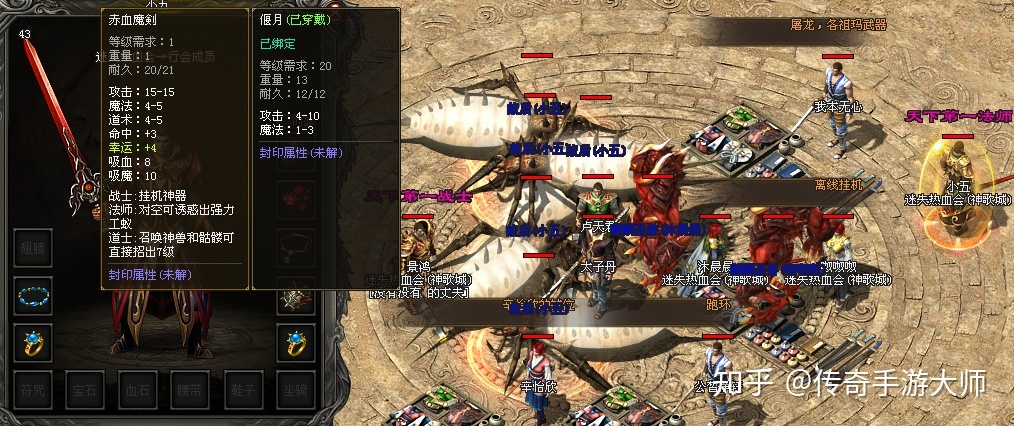Click the 腰带 belt slot

[189, 388]
